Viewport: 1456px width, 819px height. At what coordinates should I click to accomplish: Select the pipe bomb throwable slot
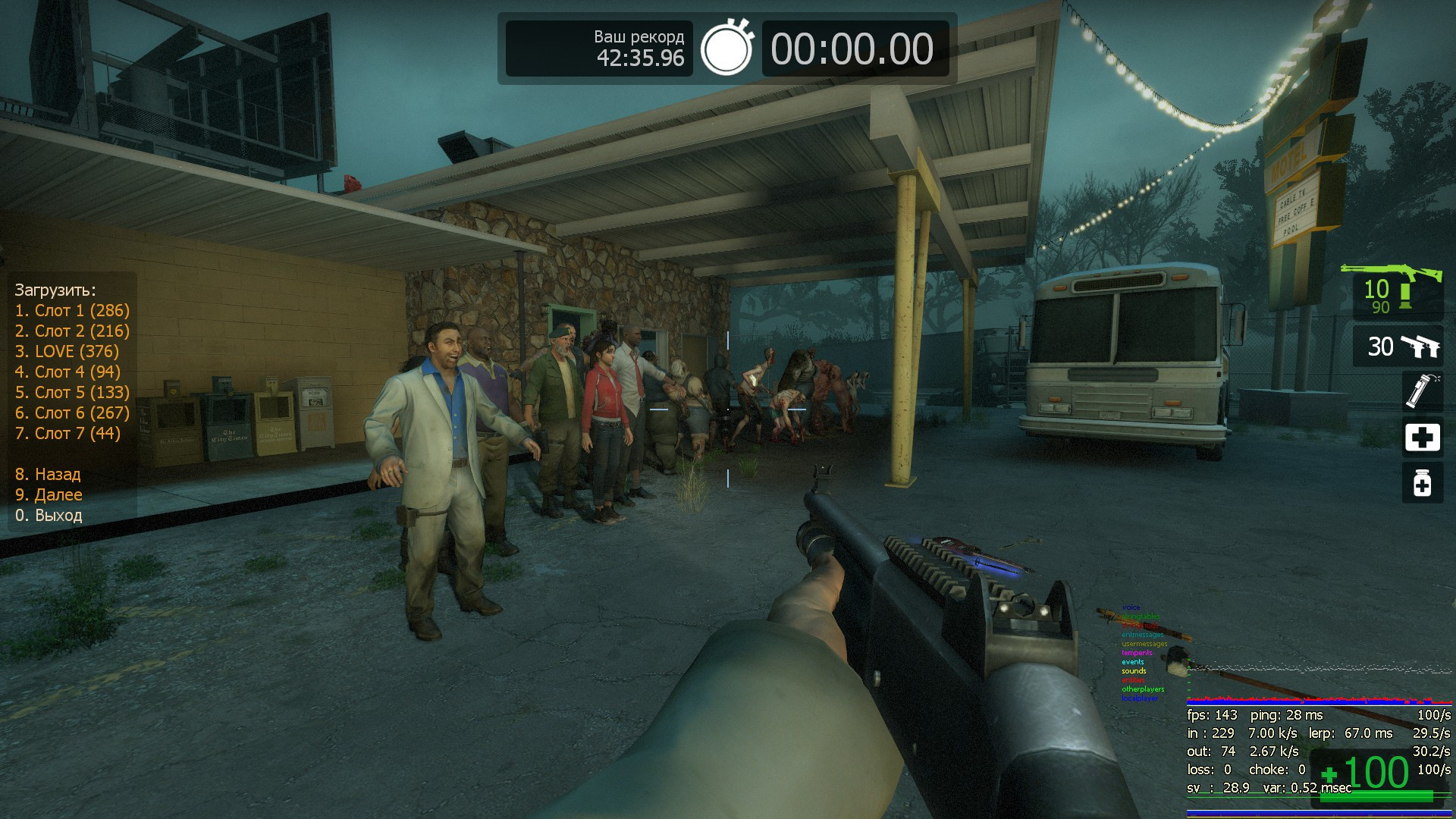[x=1422, y=391]
